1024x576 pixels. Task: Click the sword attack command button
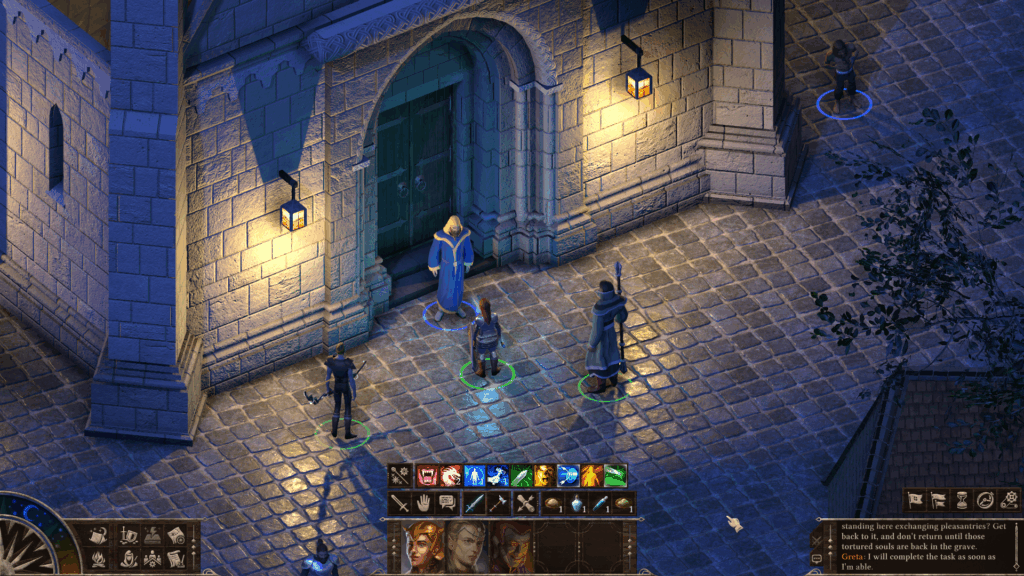coord(400,504)
